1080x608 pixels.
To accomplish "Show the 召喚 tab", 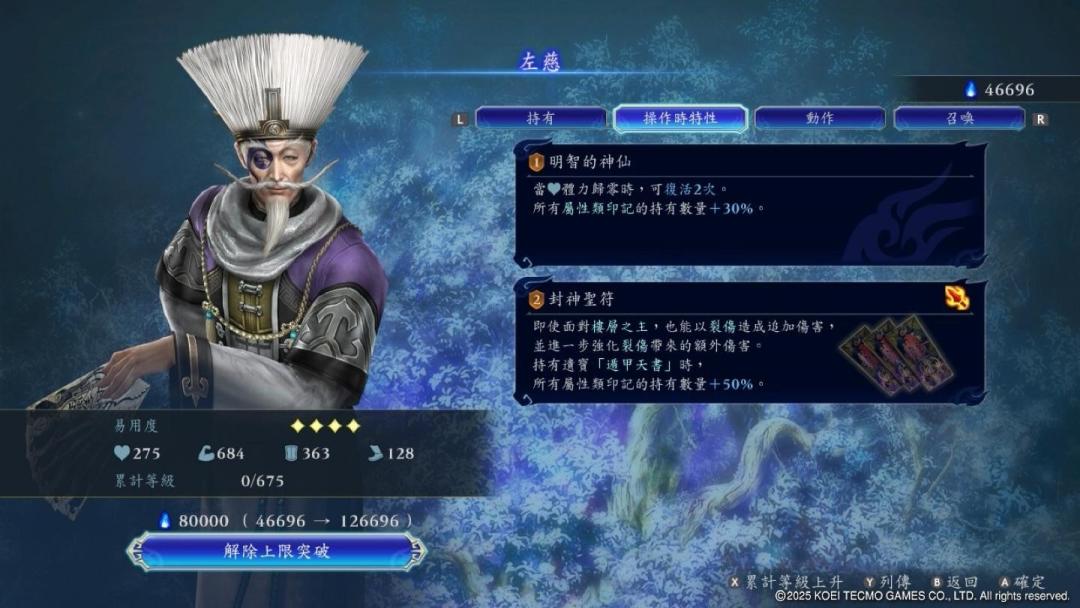I will tap(959, 118).
